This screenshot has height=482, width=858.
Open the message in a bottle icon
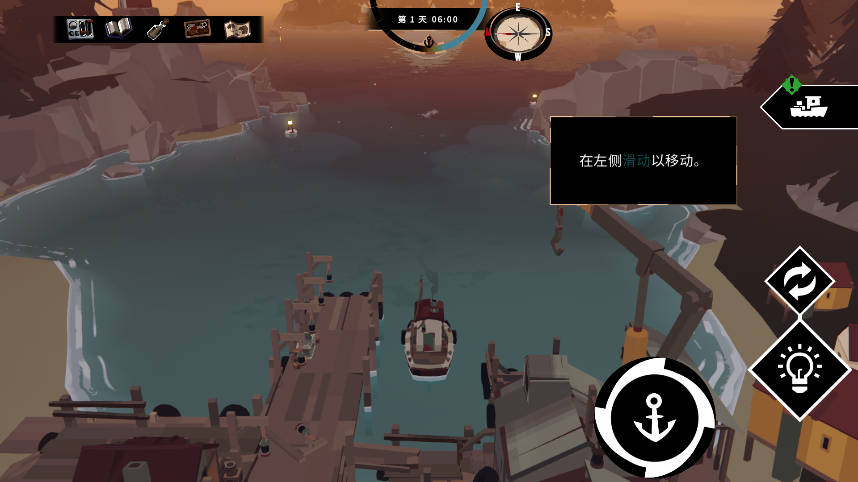pyautogui.click(x=157, y=29)
